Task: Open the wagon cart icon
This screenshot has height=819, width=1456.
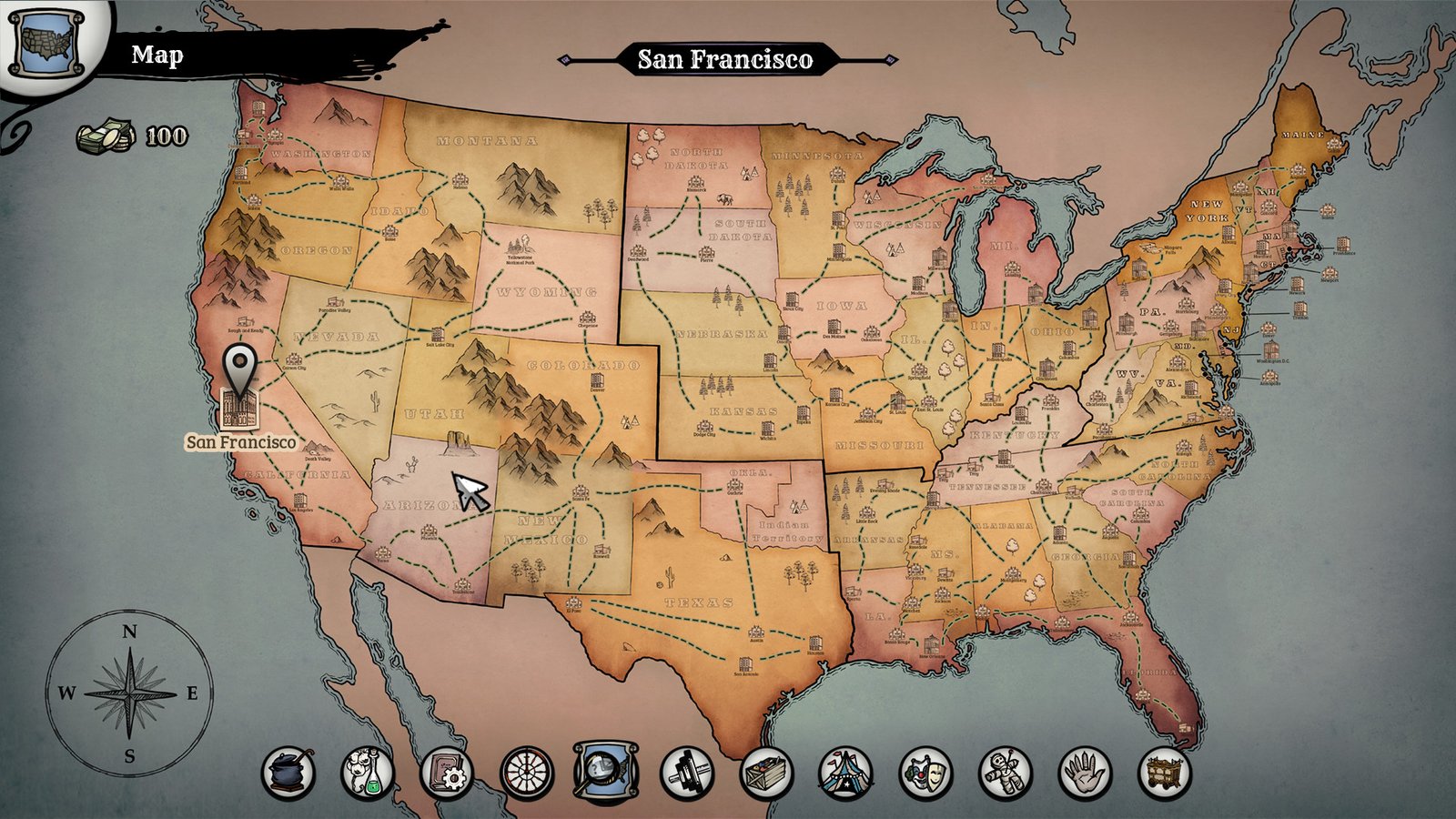Action: point(1165,773)
